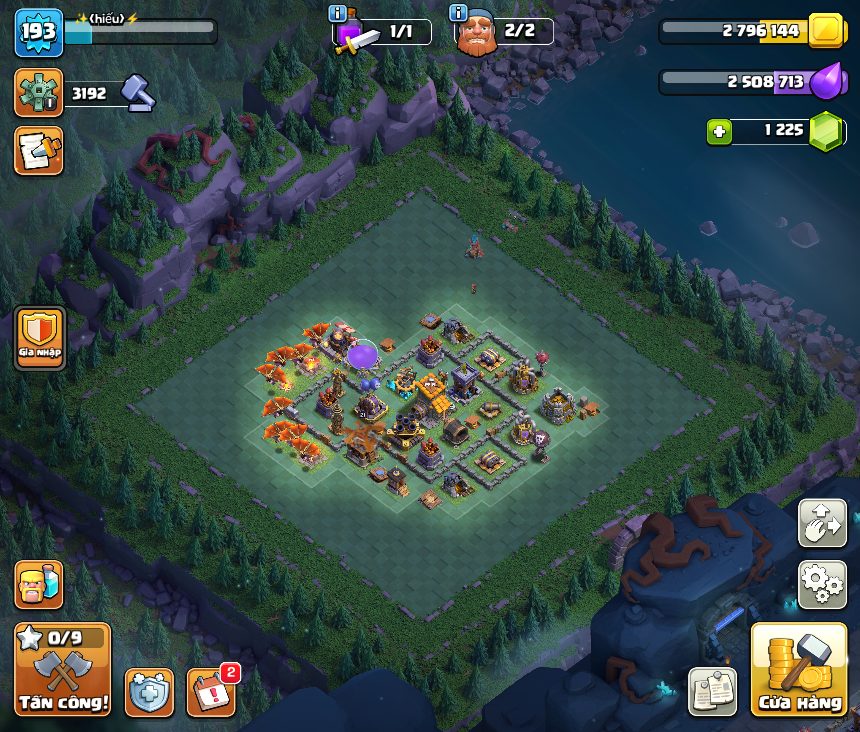The width and height of the screenshot is (860, 732).
Task: Add gems with the green plus button
Action: [x=720, y=131]
